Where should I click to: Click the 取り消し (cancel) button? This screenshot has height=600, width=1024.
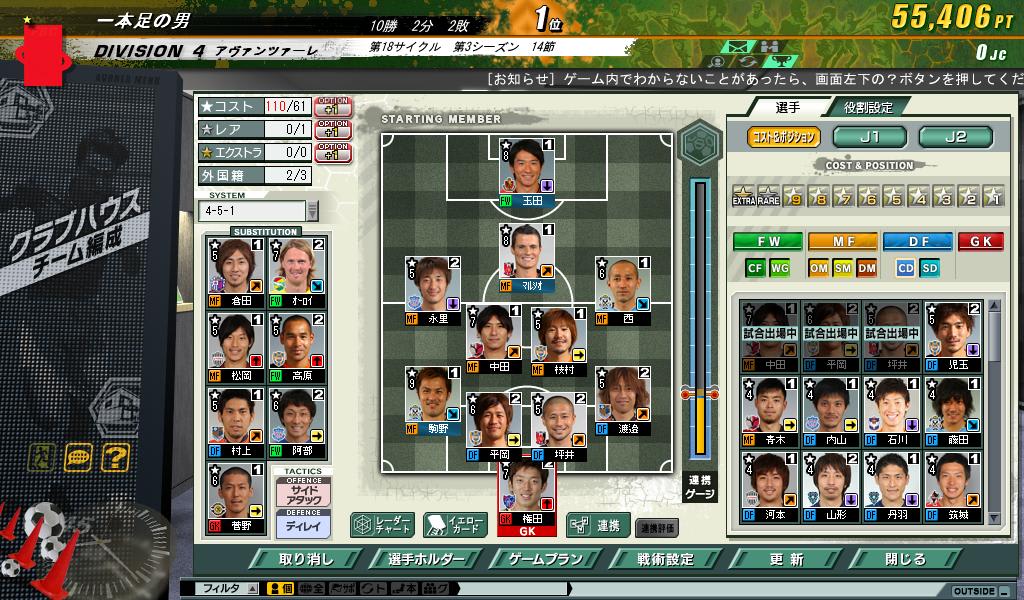(x=306, y=559)
